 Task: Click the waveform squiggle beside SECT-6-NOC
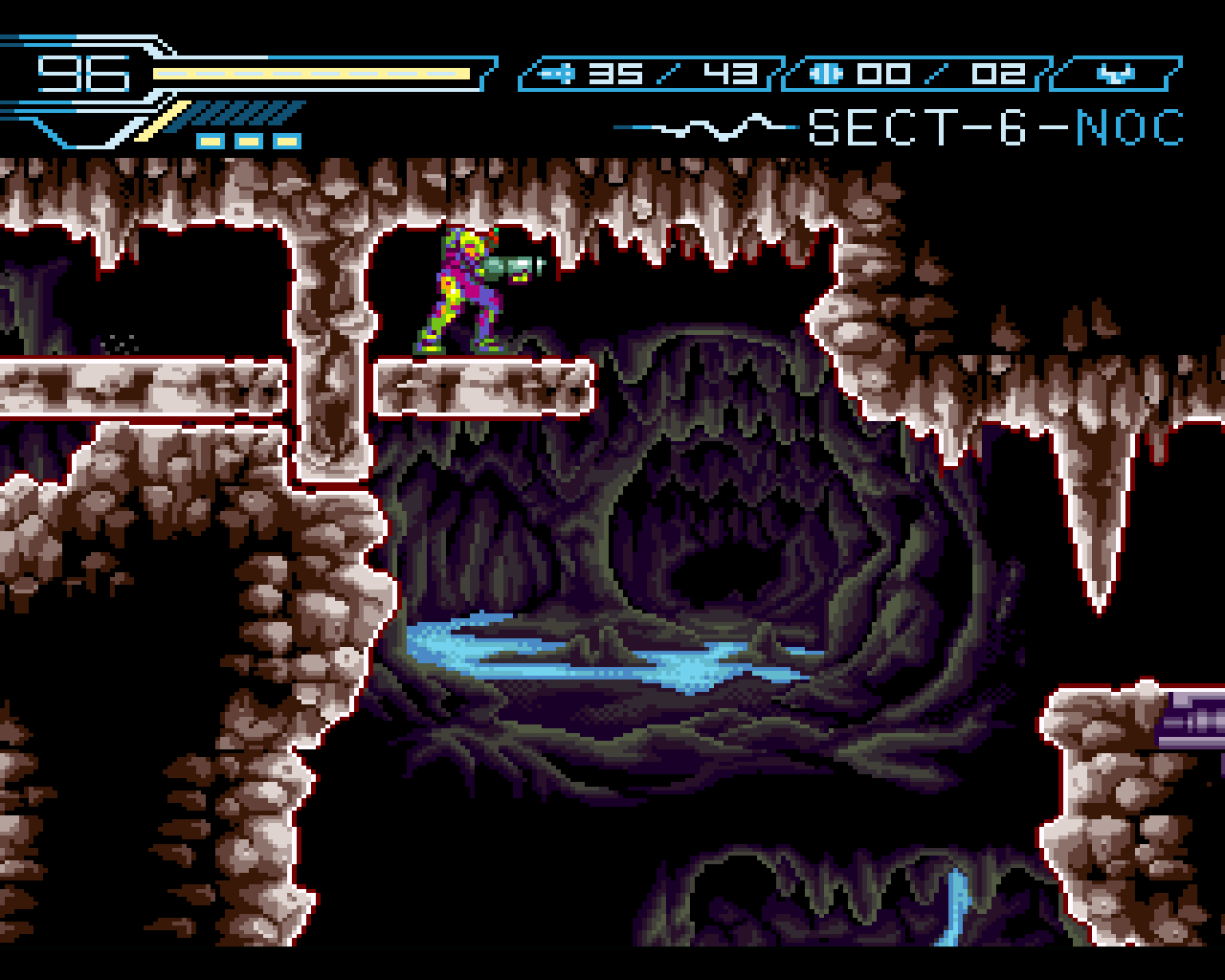coord(708,124)
